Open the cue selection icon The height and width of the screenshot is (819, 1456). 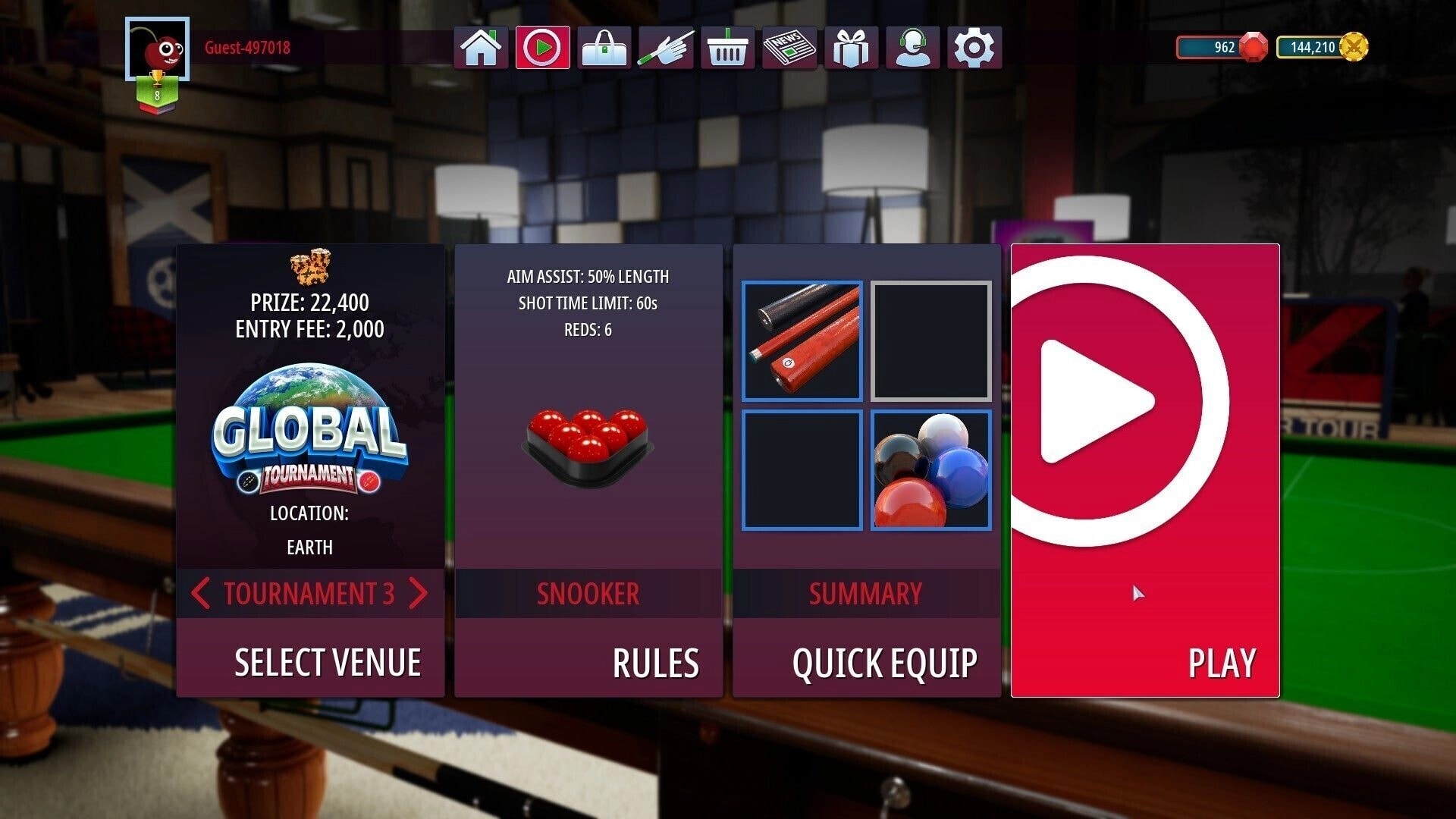click(x=666, y=47)
